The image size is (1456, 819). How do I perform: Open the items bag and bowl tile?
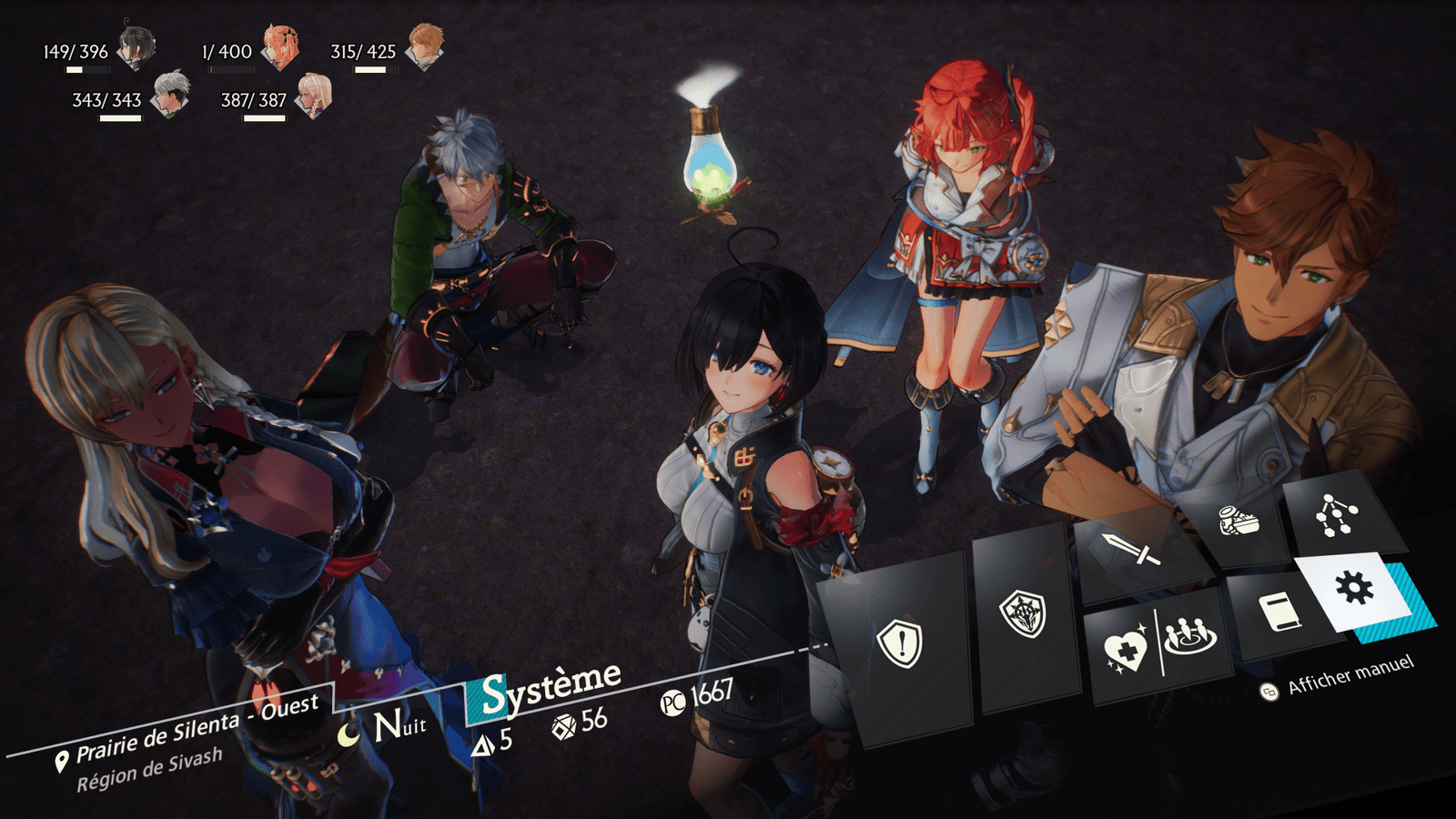point(1239,521)
